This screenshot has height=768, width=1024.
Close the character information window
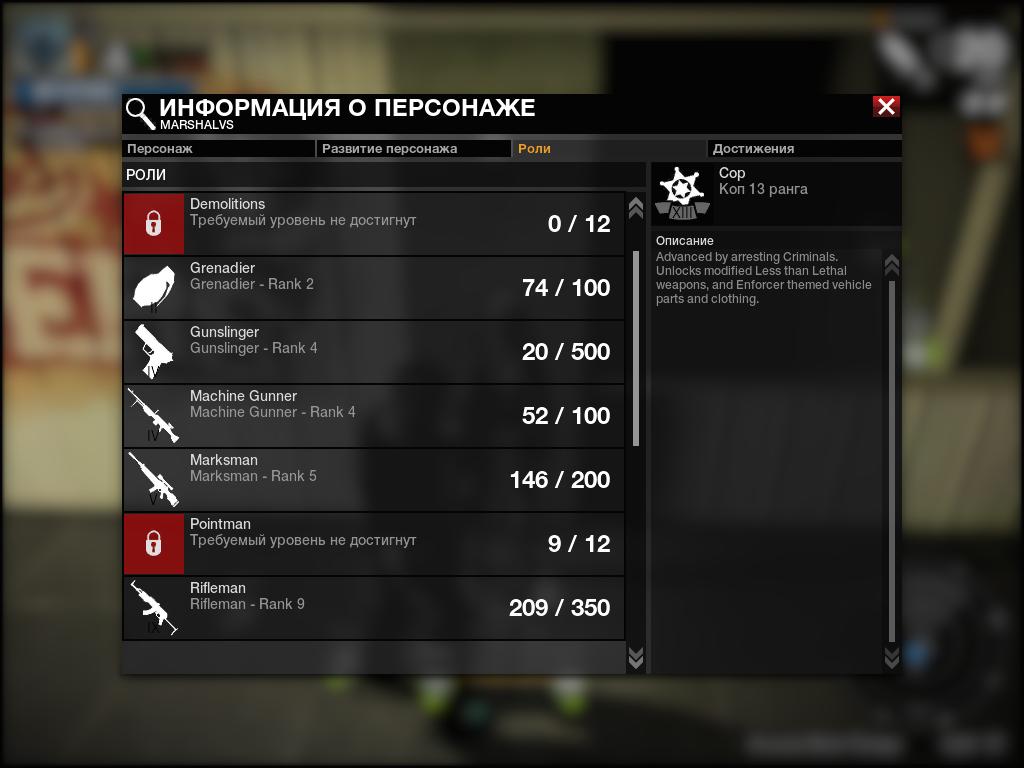click(886, 107)
